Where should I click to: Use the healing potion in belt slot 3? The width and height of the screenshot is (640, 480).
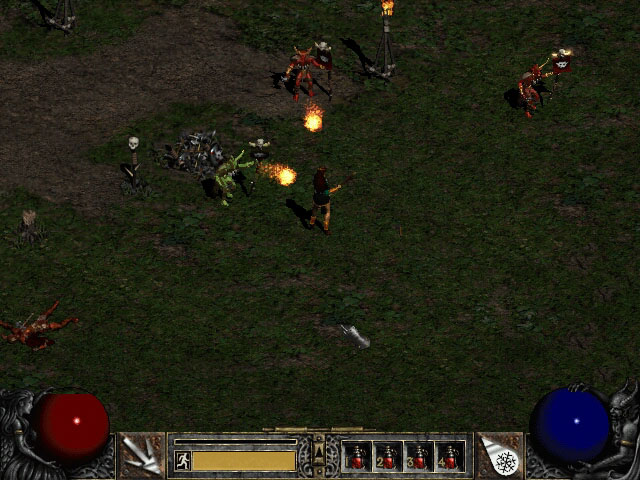pyautogui.click(x=419, y=456)
